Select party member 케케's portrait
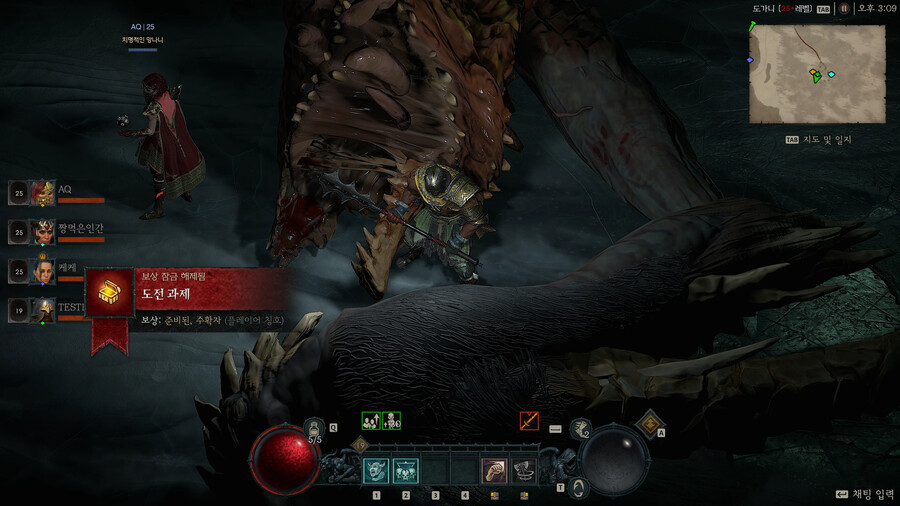This screenshot has height=506, width=900. (43, 271)
